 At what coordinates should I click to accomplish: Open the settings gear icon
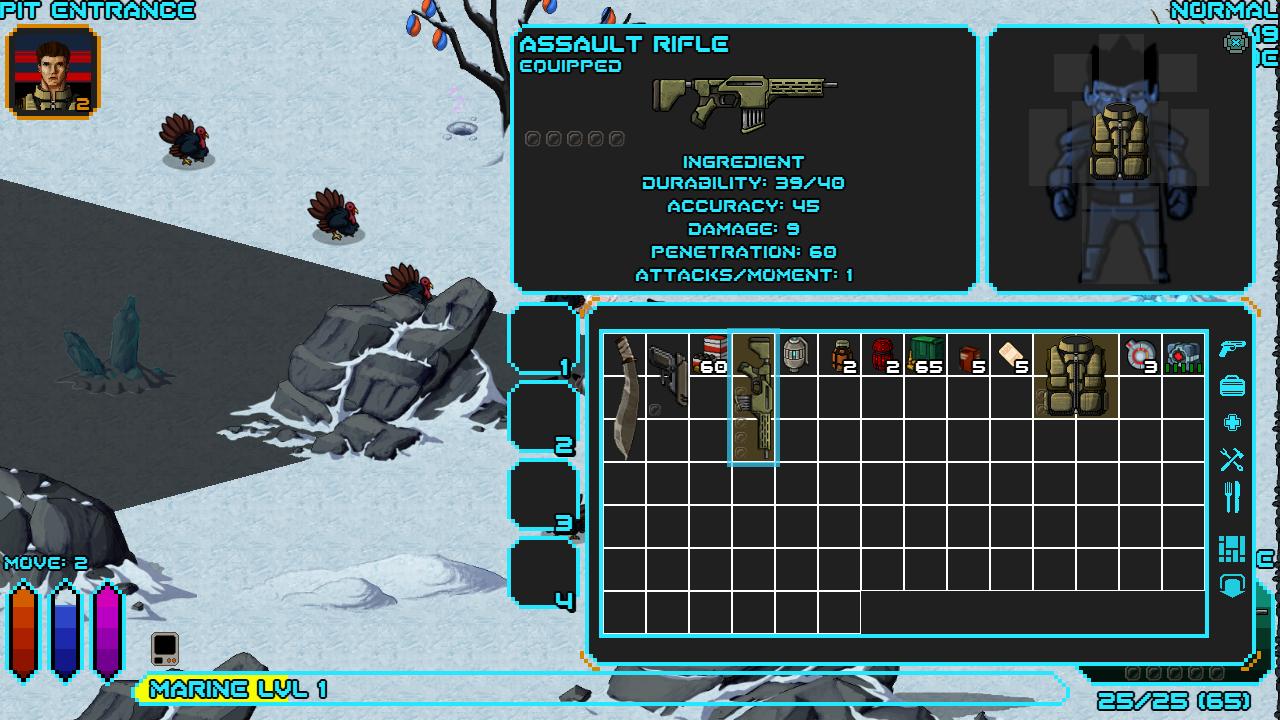[1235, 42]
